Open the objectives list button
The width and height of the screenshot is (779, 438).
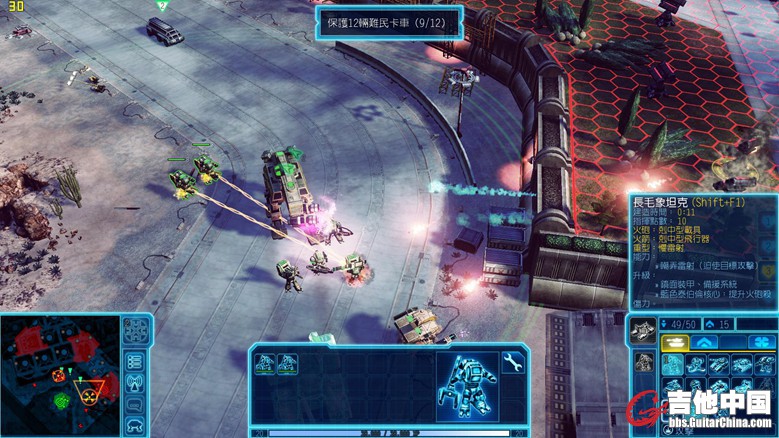tap(135, 361)
